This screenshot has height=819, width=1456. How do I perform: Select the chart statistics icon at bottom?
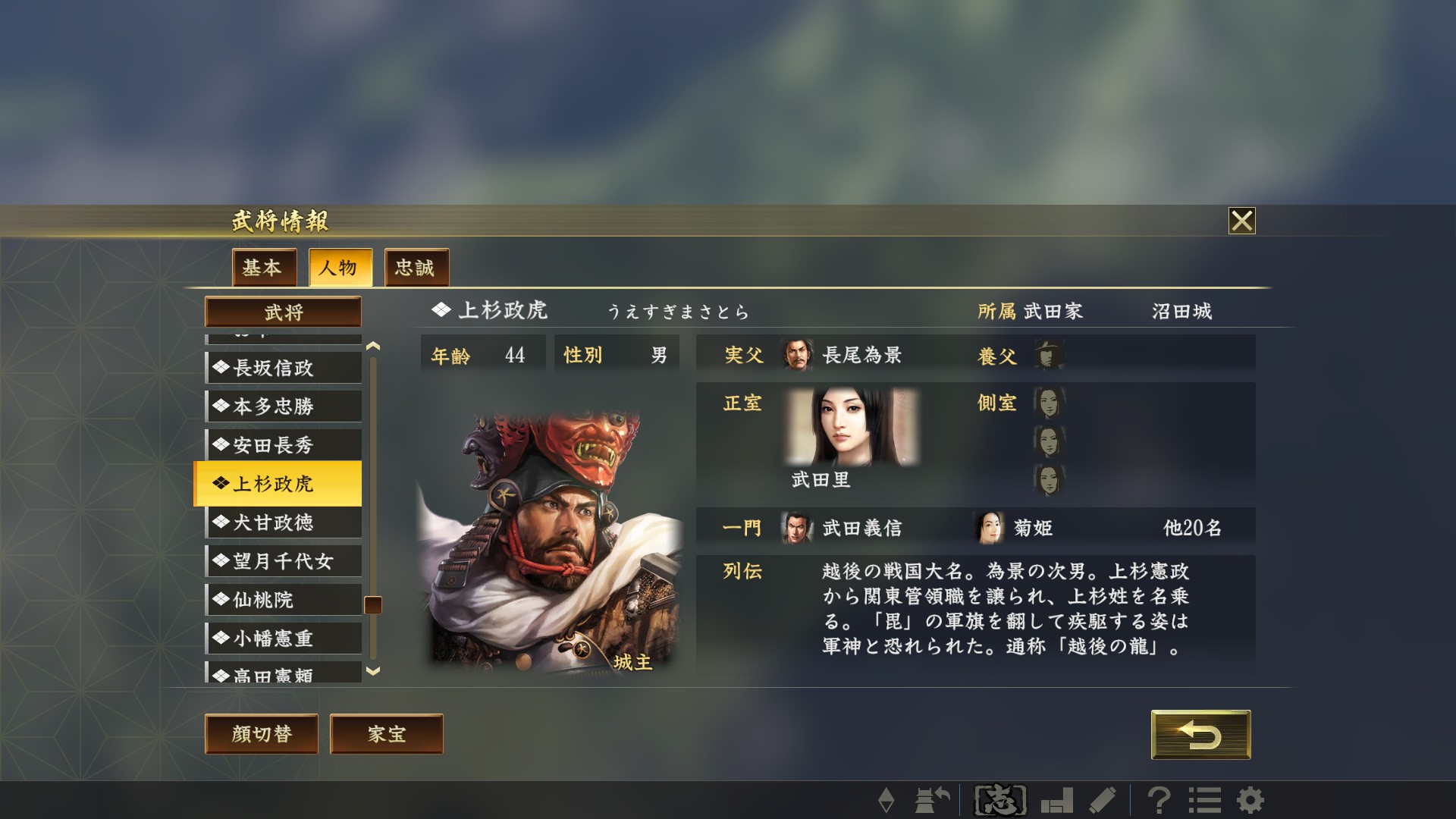point(1059,799)
